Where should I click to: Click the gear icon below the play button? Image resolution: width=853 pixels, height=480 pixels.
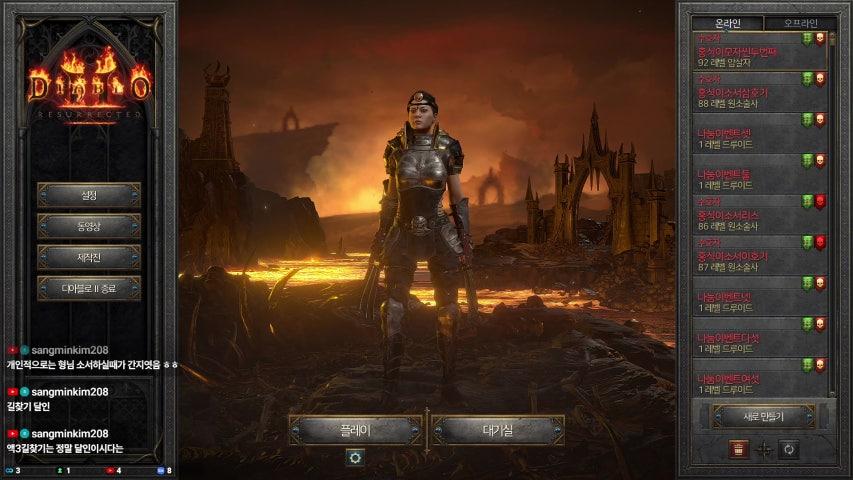(x=355, y=457)
